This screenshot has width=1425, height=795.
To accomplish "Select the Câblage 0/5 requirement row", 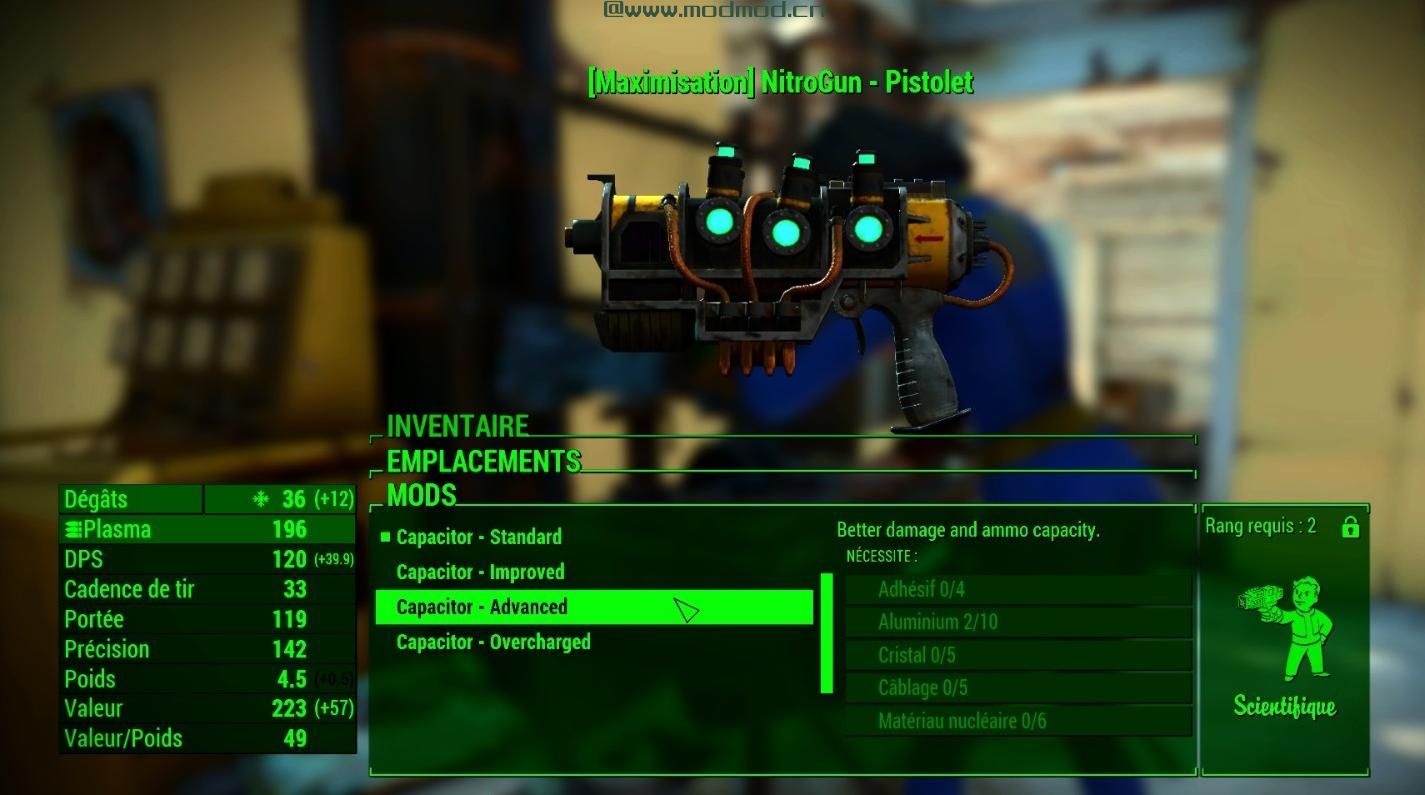I will [x=1018, y=688].
